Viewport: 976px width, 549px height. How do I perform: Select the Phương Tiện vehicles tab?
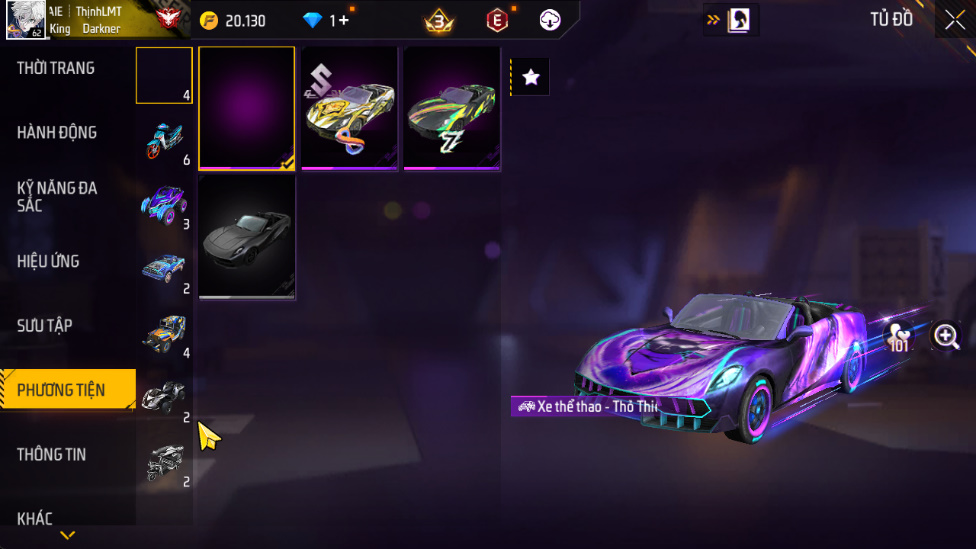coord(61,390)
